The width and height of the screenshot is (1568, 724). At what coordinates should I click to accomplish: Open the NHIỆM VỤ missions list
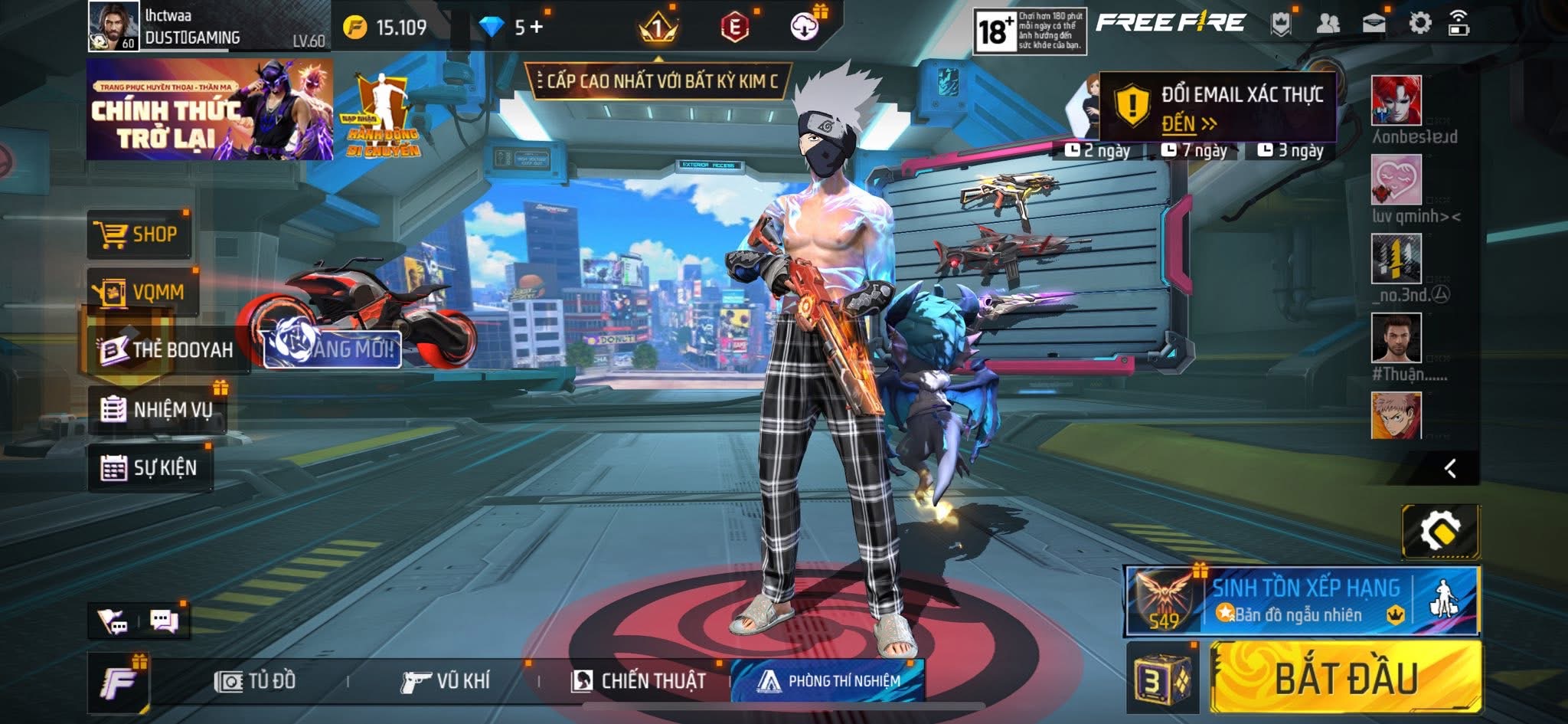tap(157, 410)
